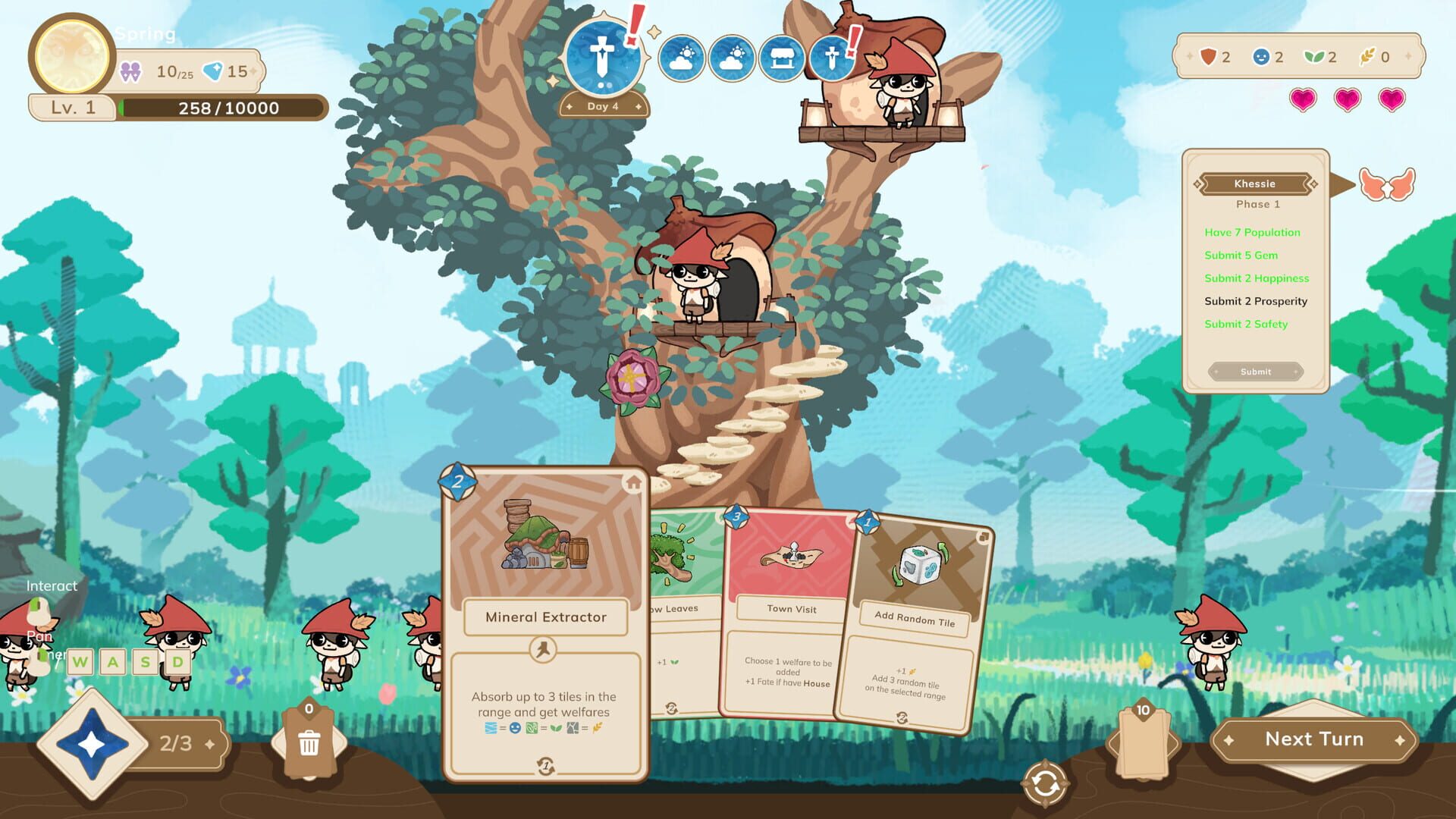Open the Day 4 sword quest icon
The height and width of the screenshot is (819, 1456).
[603, 57]
